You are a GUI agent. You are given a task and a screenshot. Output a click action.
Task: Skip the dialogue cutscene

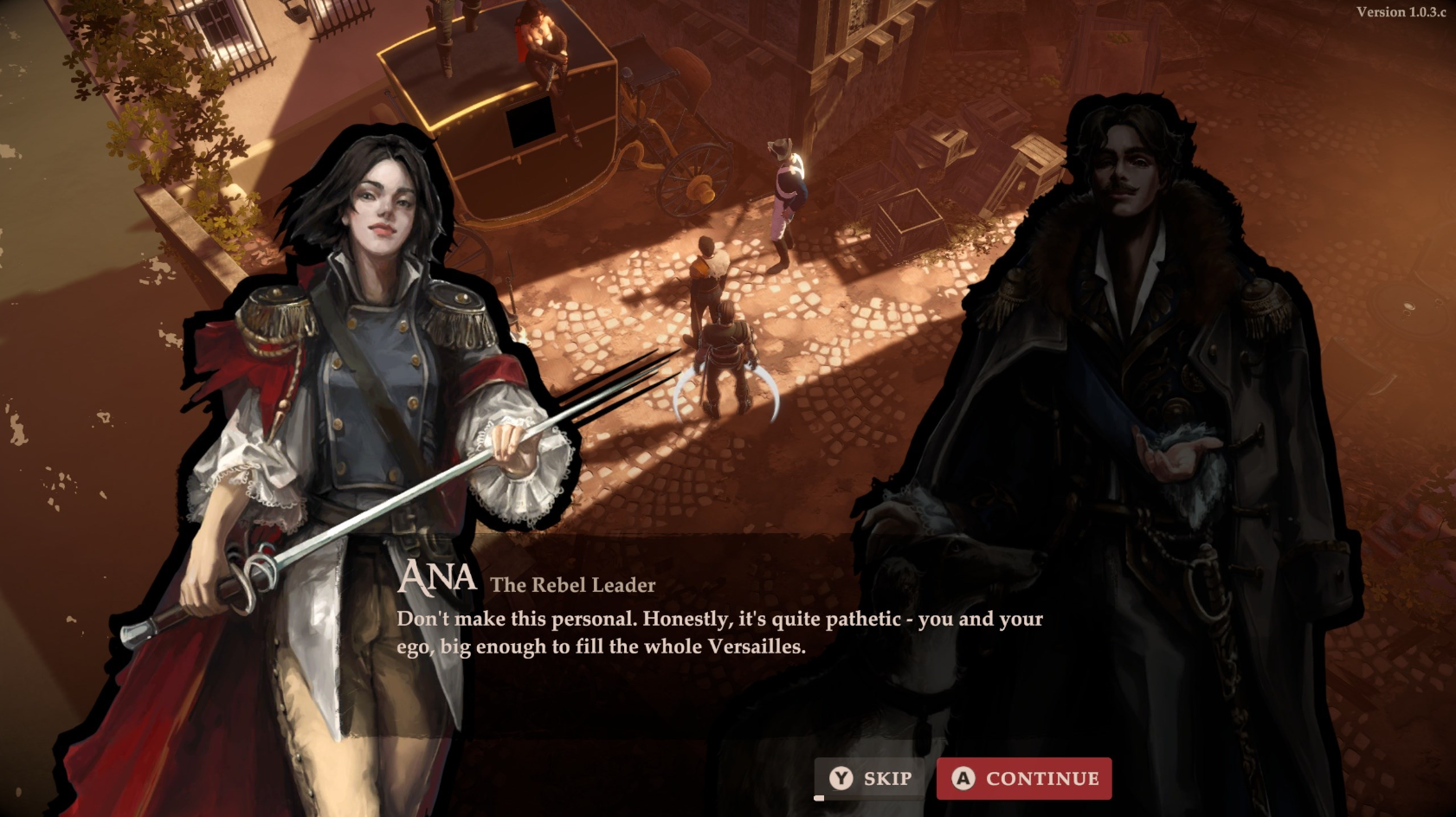[x=870, y=778]
